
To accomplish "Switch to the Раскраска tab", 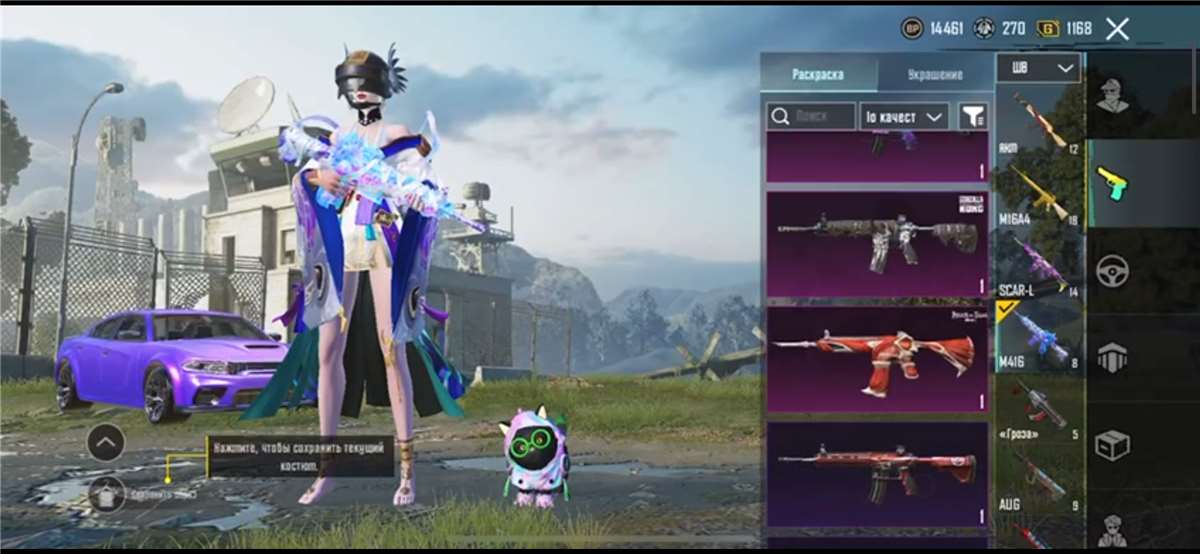I will click(x=818, y=74).
